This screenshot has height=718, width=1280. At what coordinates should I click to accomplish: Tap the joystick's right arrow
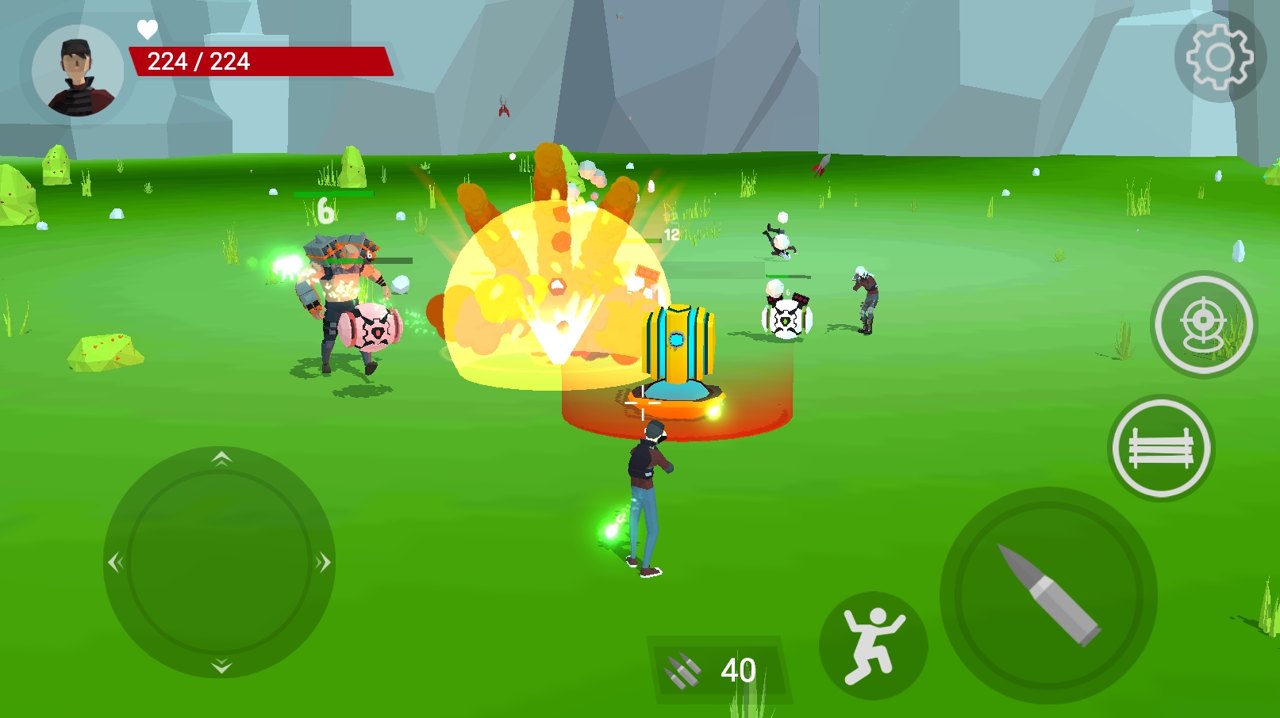(x=323, y=563)
